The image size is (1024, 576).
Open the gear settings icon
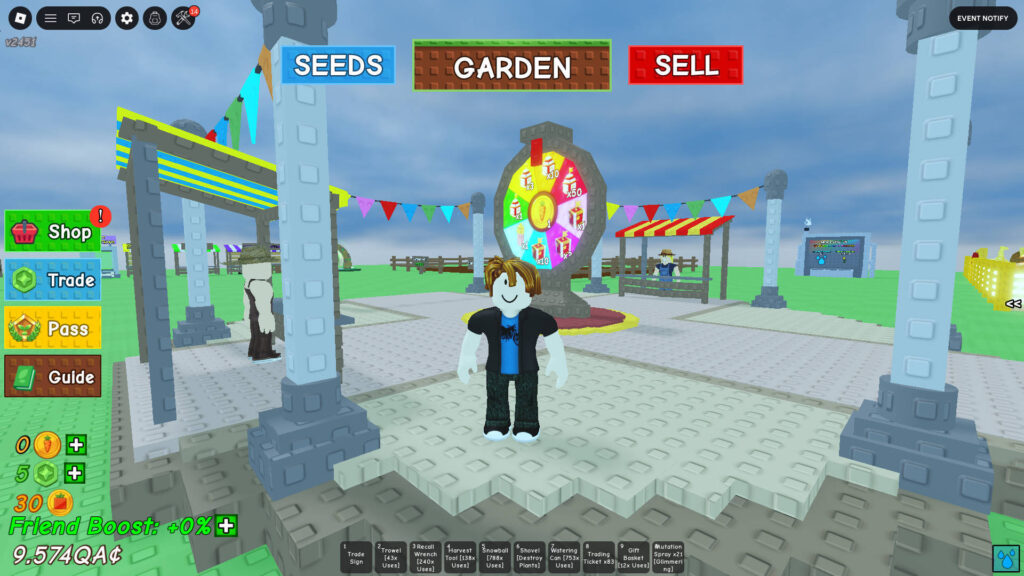[x=126, y=18]
